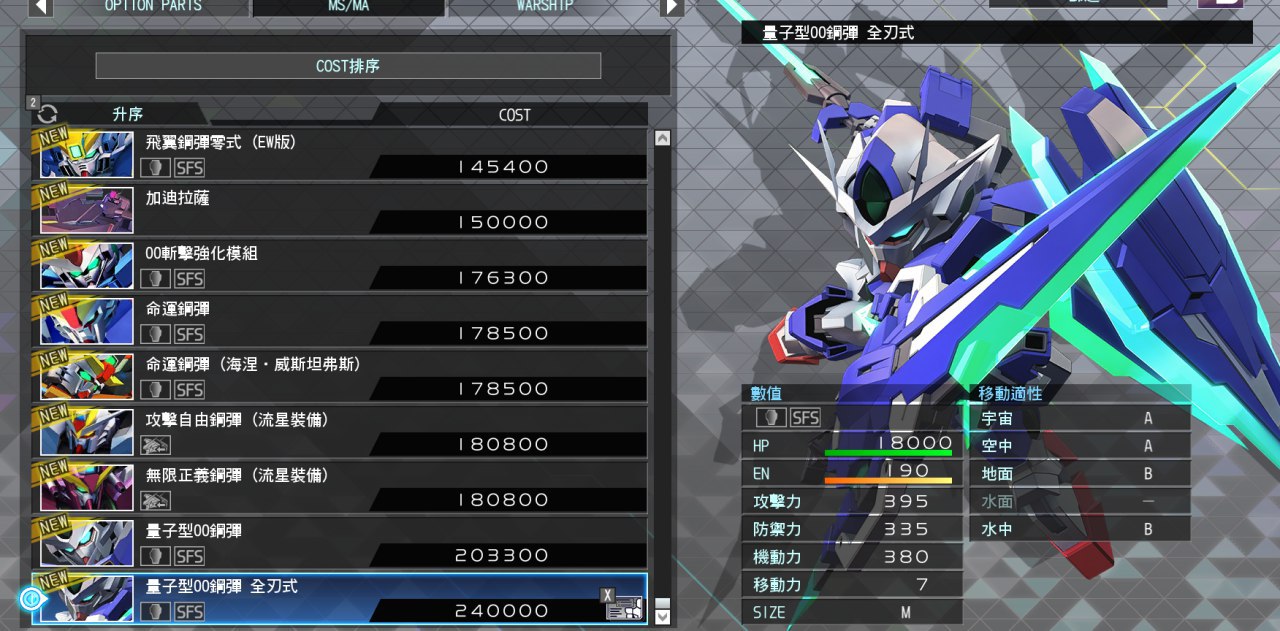This screenshot has height=631, width=1280.
Task: Click the scrollbar down arrow of unit list
Action: 662,617
